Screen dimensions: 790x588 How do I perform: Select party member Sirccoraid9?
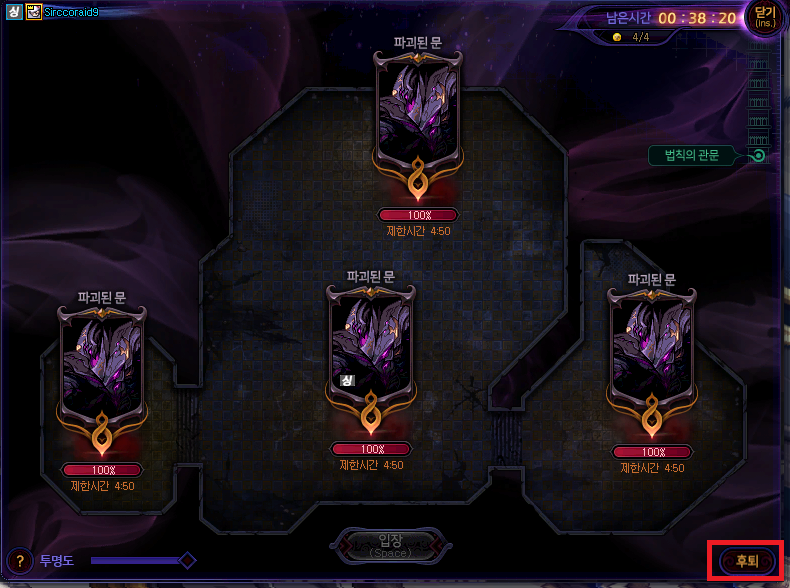coord(71,12)
